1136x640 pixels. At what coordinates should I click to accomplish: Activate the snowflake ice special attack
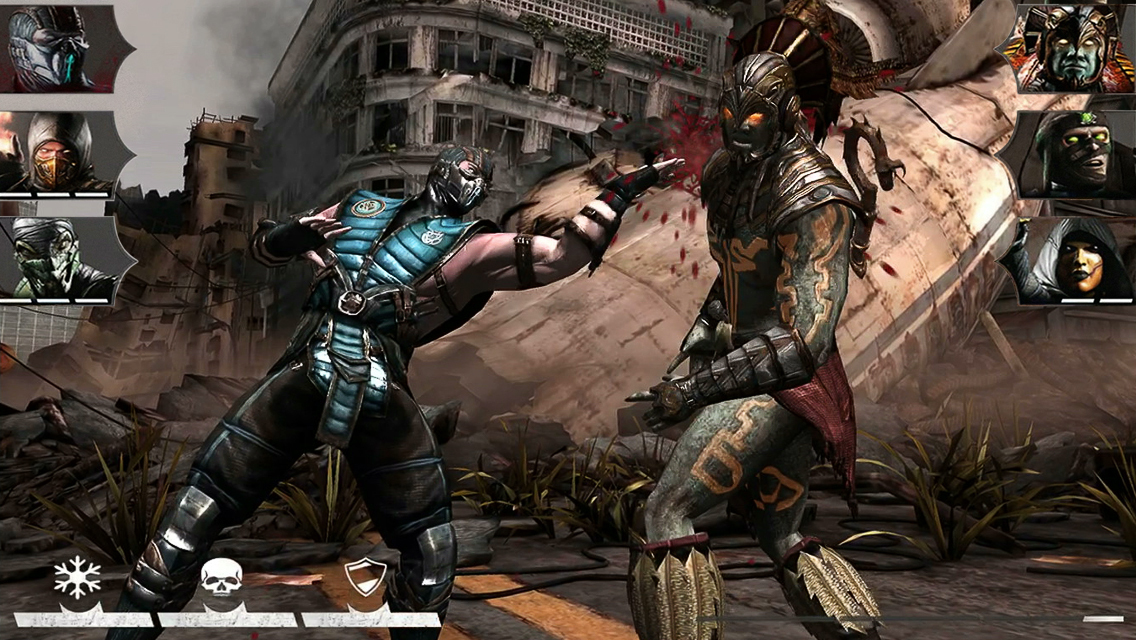point(78,580)
